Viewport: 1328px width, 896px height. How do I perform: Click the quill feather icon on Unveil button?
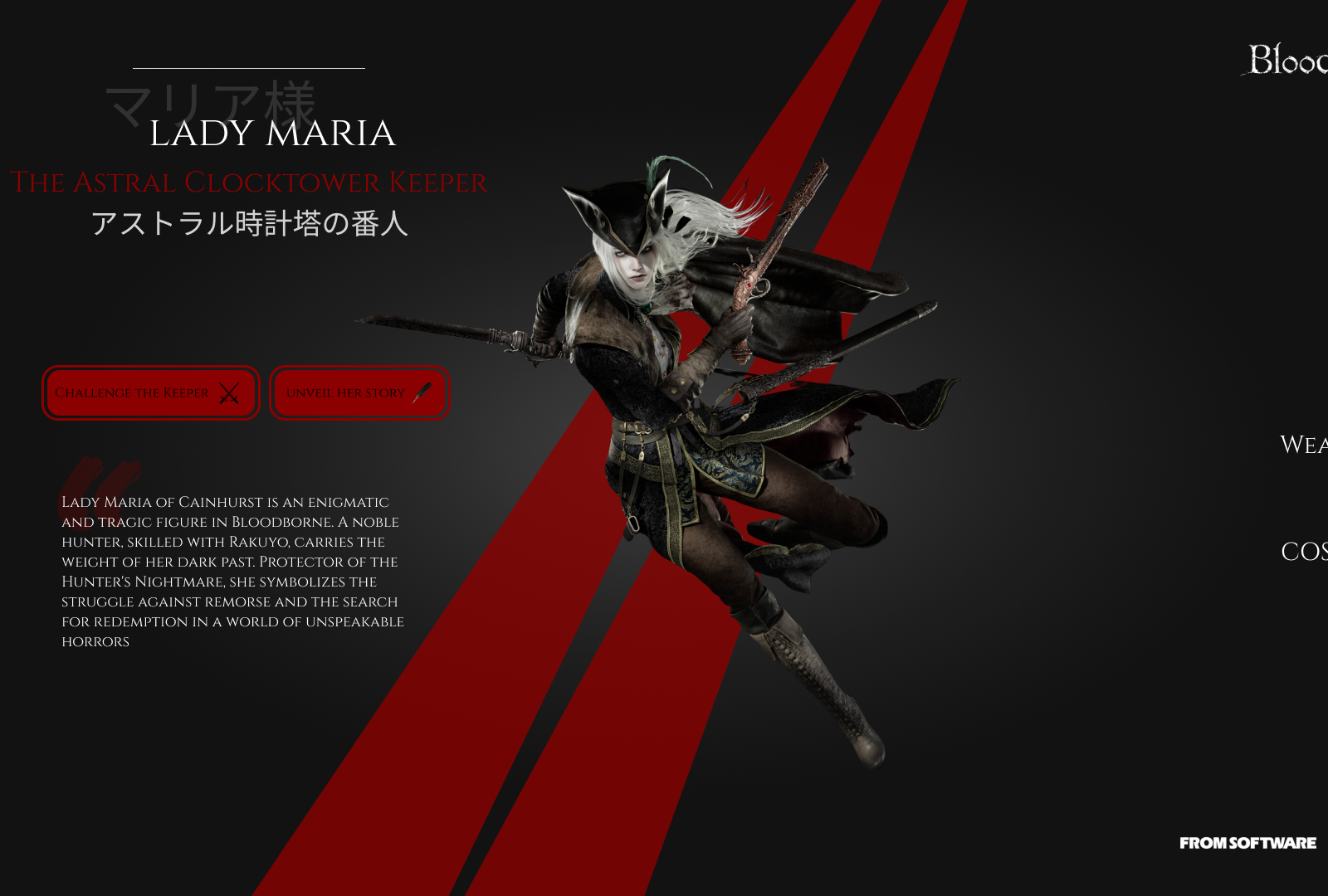pyautogui.click(x=422, y=392)
